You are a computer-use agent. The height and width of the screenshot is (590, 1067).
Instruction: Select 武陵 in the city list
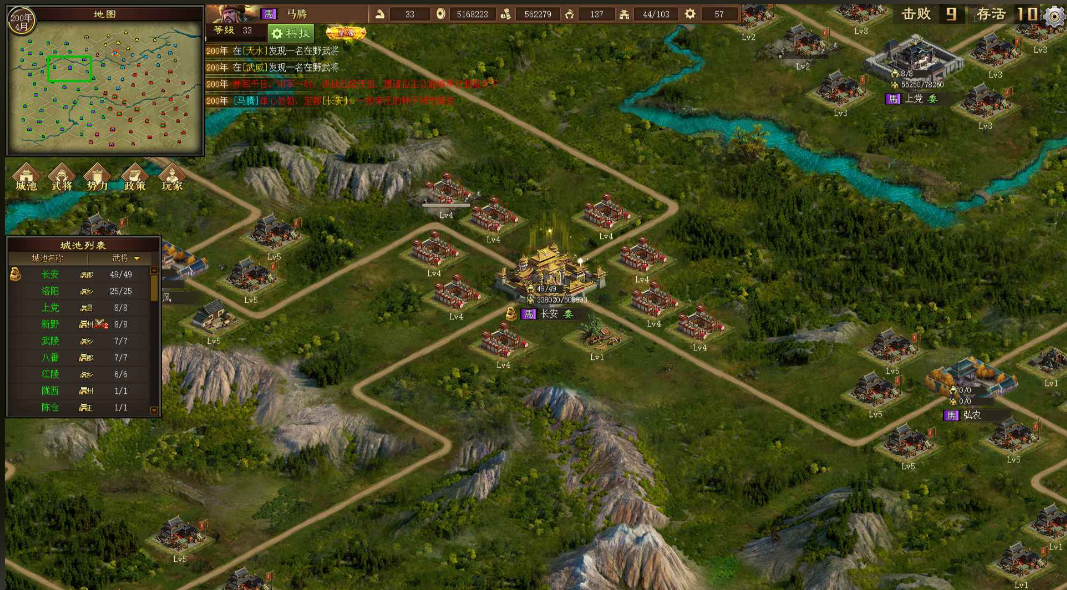pyautogui.click(x=50, y=341)
